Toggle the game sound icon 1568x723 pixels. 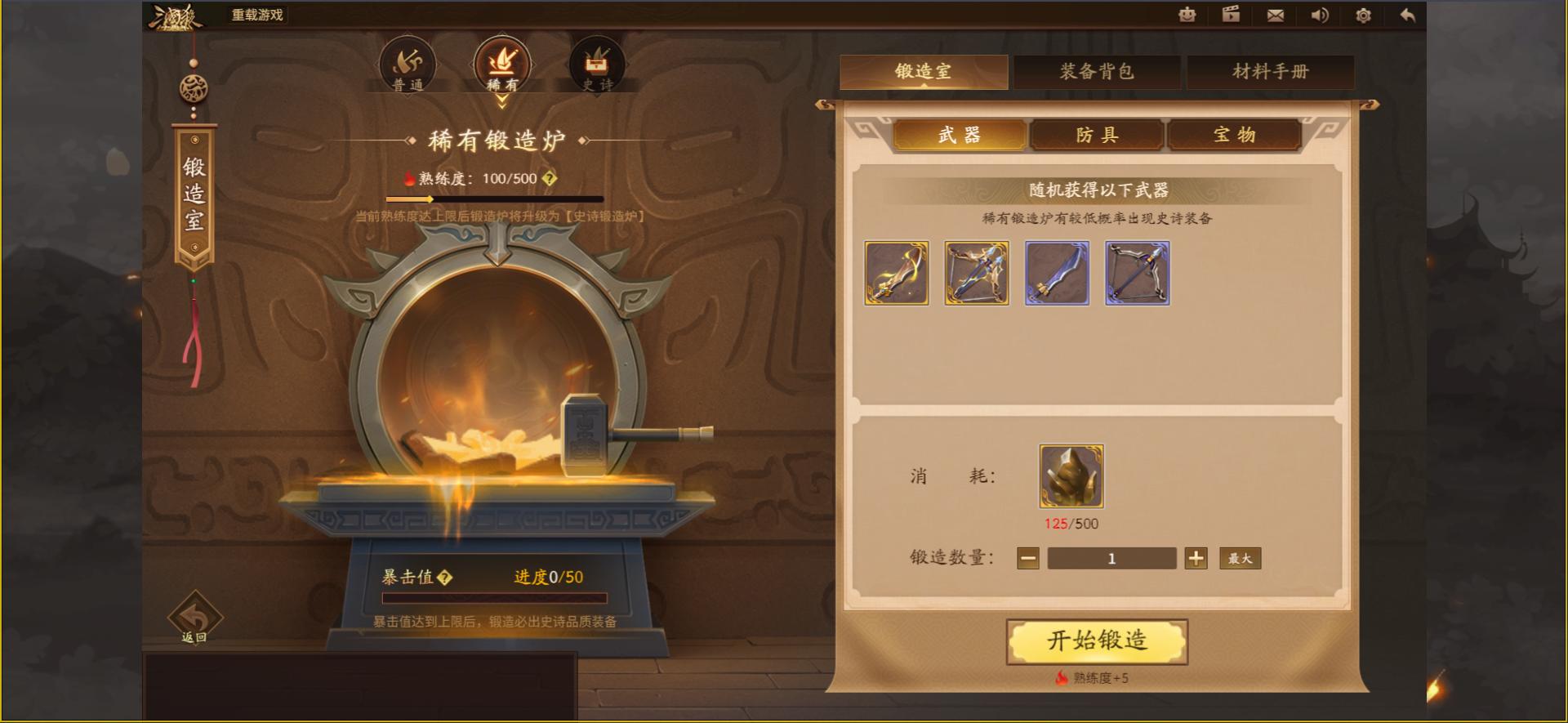[1319, 15]
